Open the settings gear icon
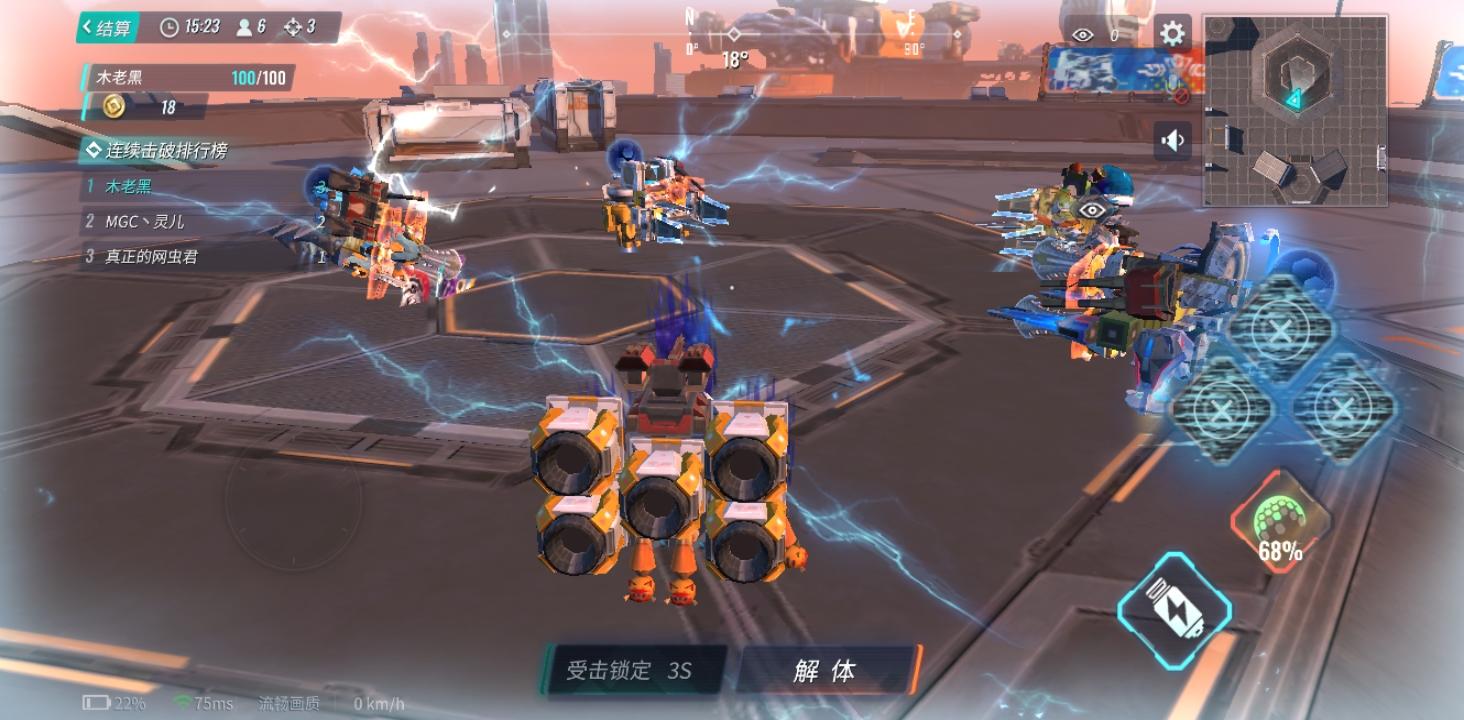 coord(1170,30)
